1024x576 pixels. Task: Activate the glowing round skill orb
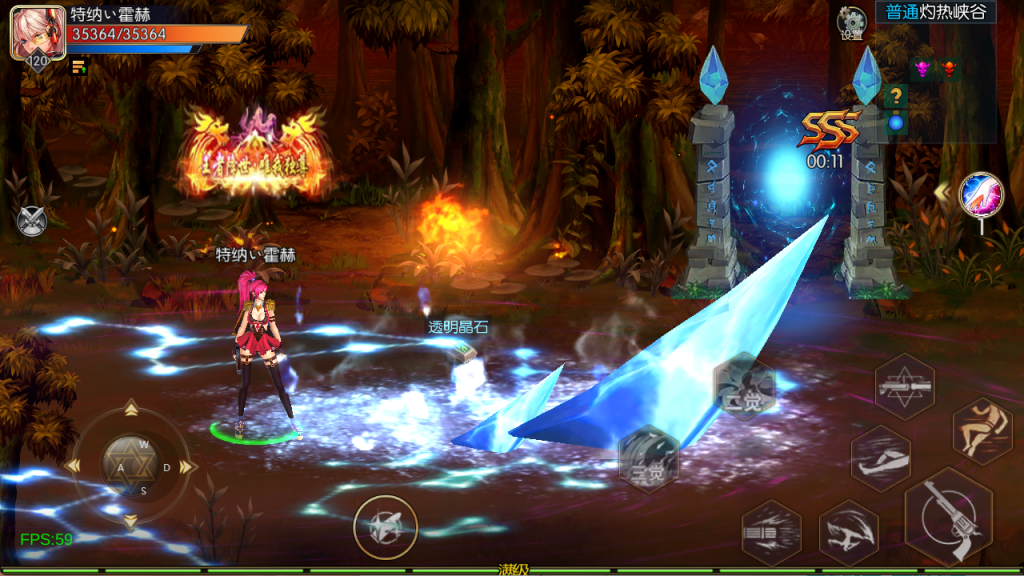(x=980, y=194)
